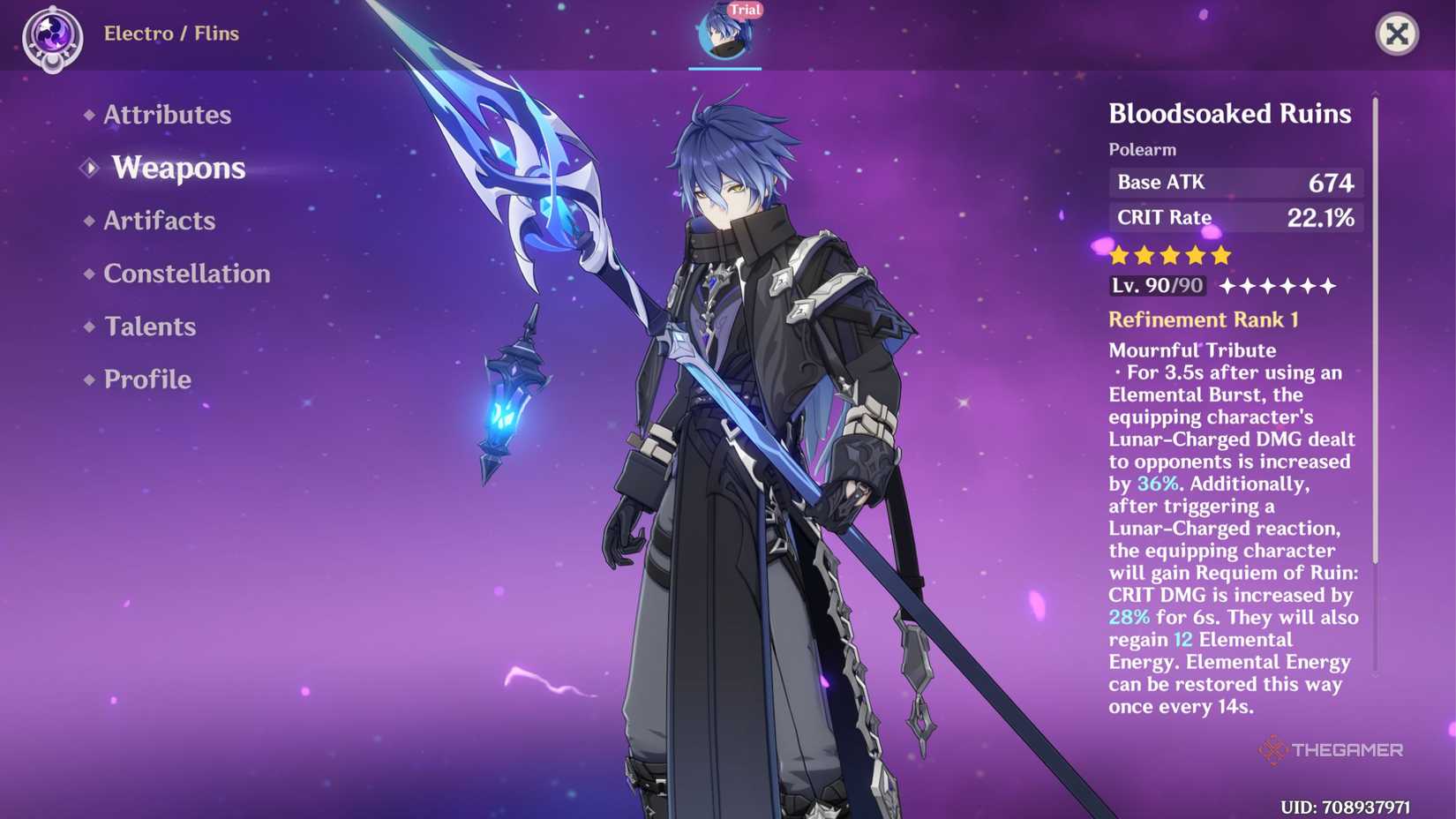The width and height of the screenshot is (1456, 819).
Task: Select the Attributes section
Action: 166,114
